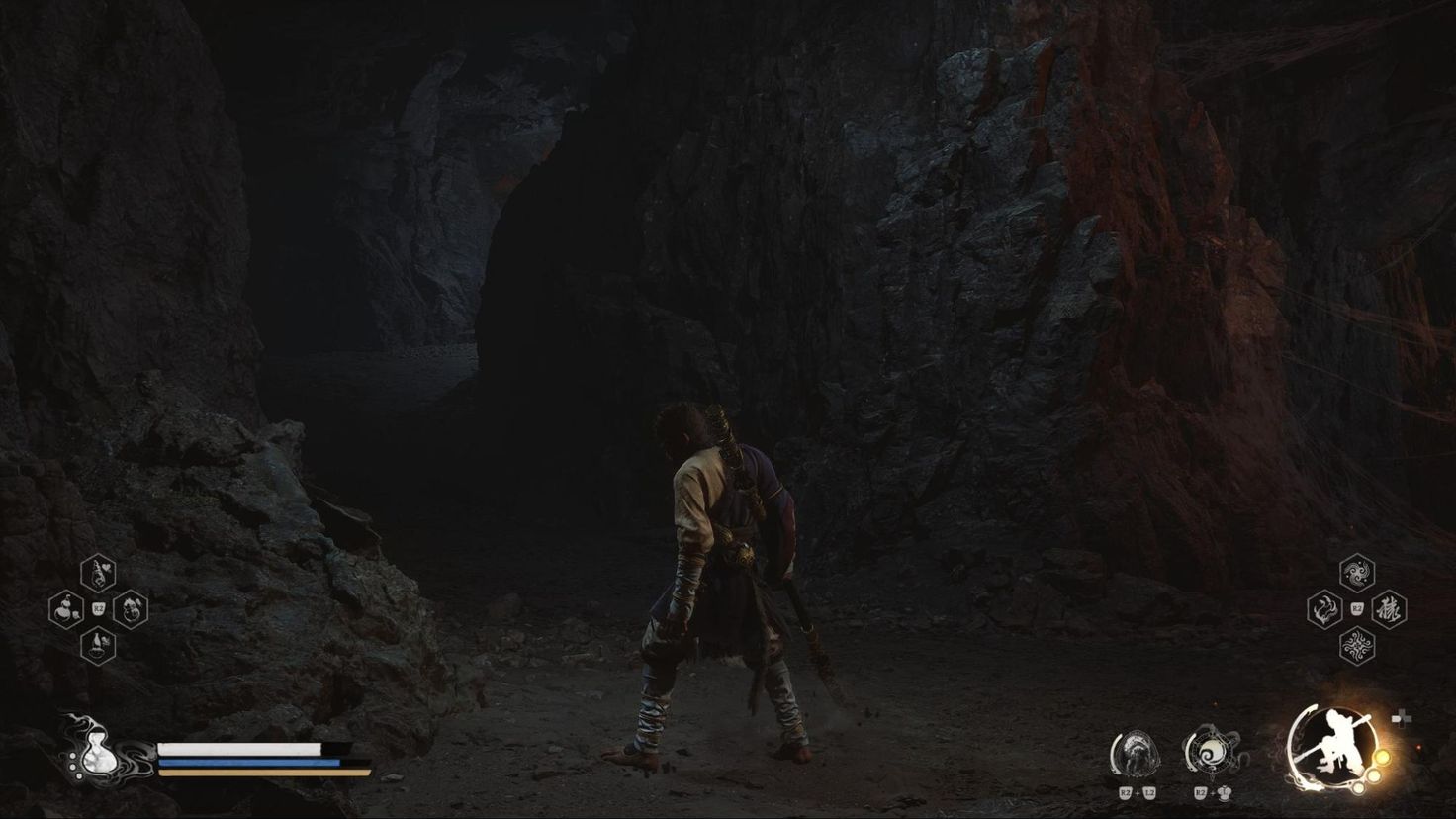1456x819 pixels.
Task: Click the antler-shaped spell icon
Action: [1325, 609]
